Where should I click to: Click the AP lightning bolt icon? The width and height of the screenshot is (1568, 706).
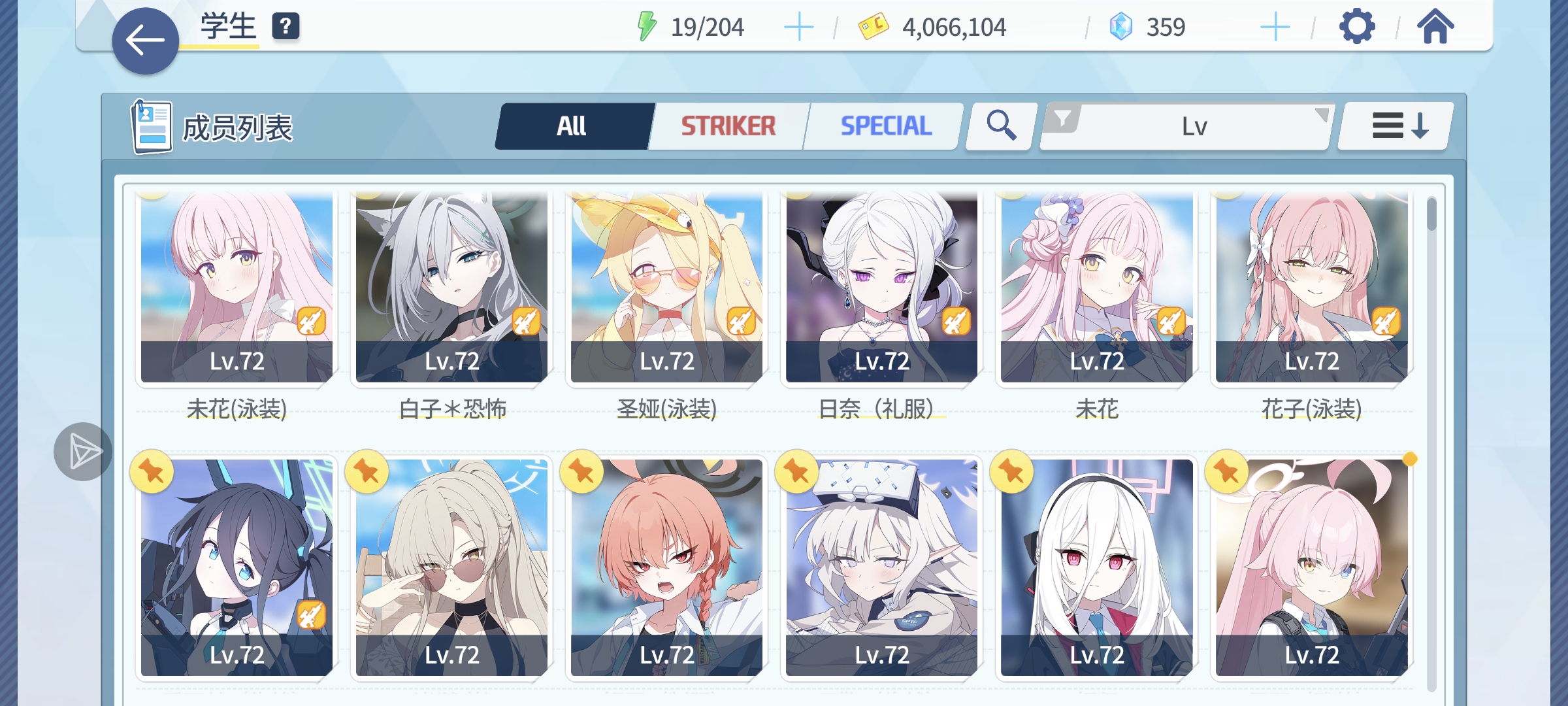coord(645,27)
